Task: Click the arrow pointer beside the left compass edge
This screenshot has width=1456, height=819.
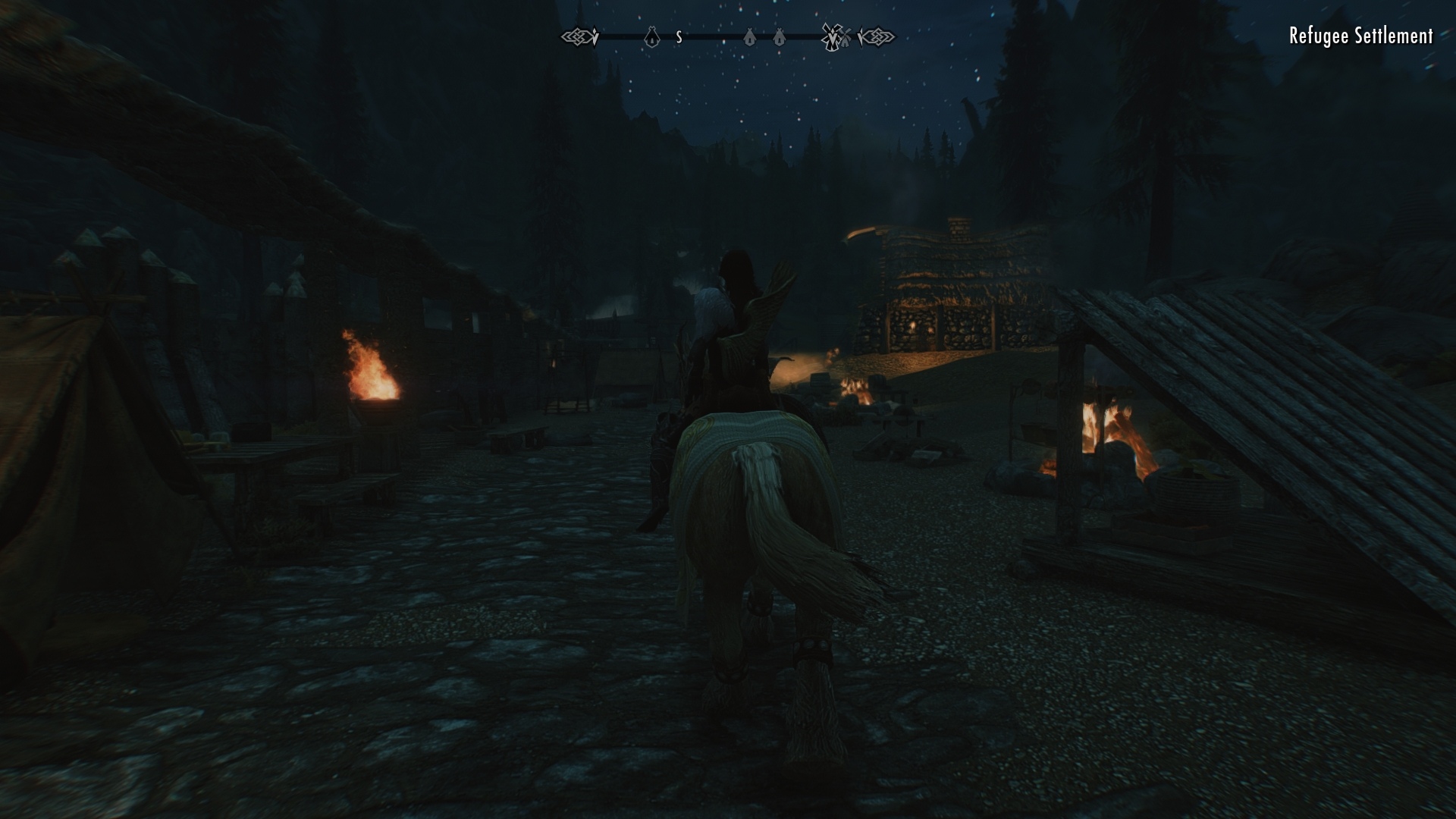Action: pos(595,35)
